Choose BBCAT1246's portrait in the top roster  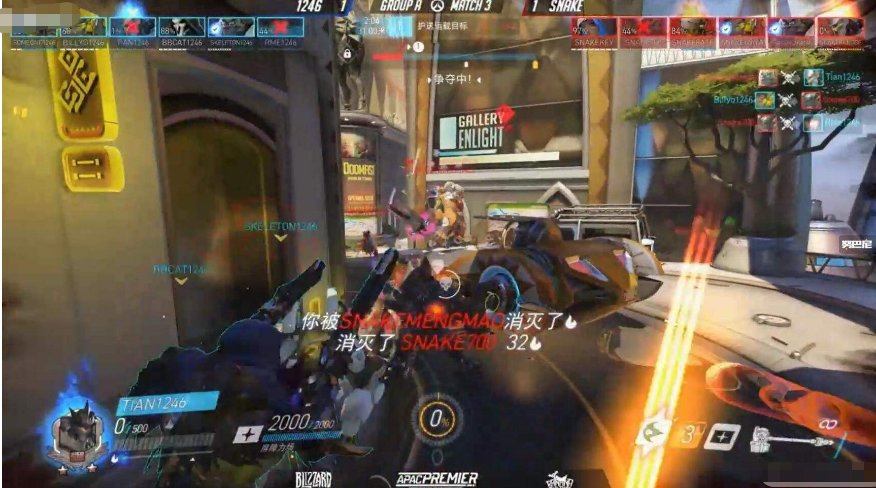181,29
